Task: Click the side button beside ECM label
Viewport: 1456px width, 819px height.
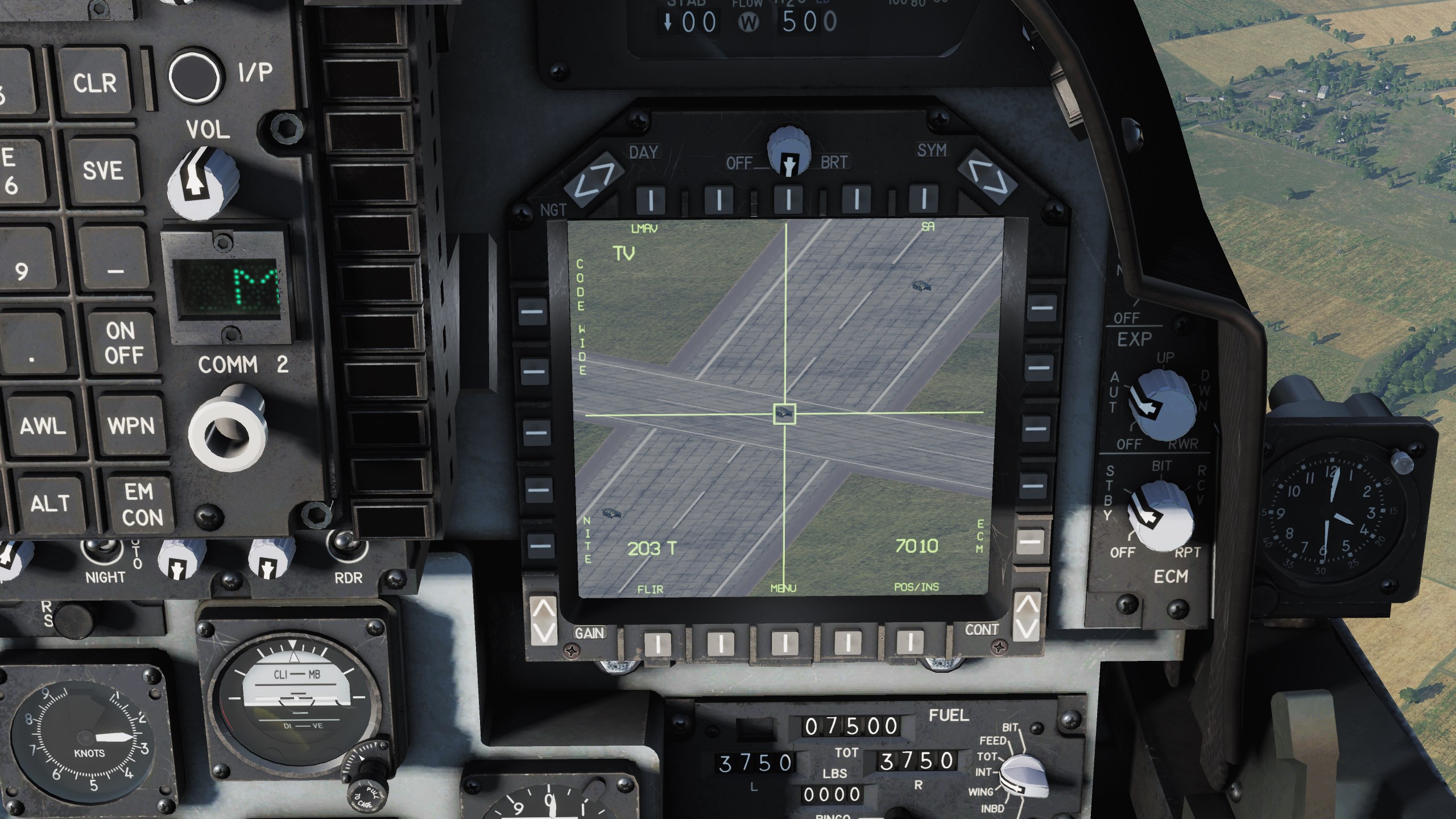Action: pyautogui.click(x=1031, y=541)
